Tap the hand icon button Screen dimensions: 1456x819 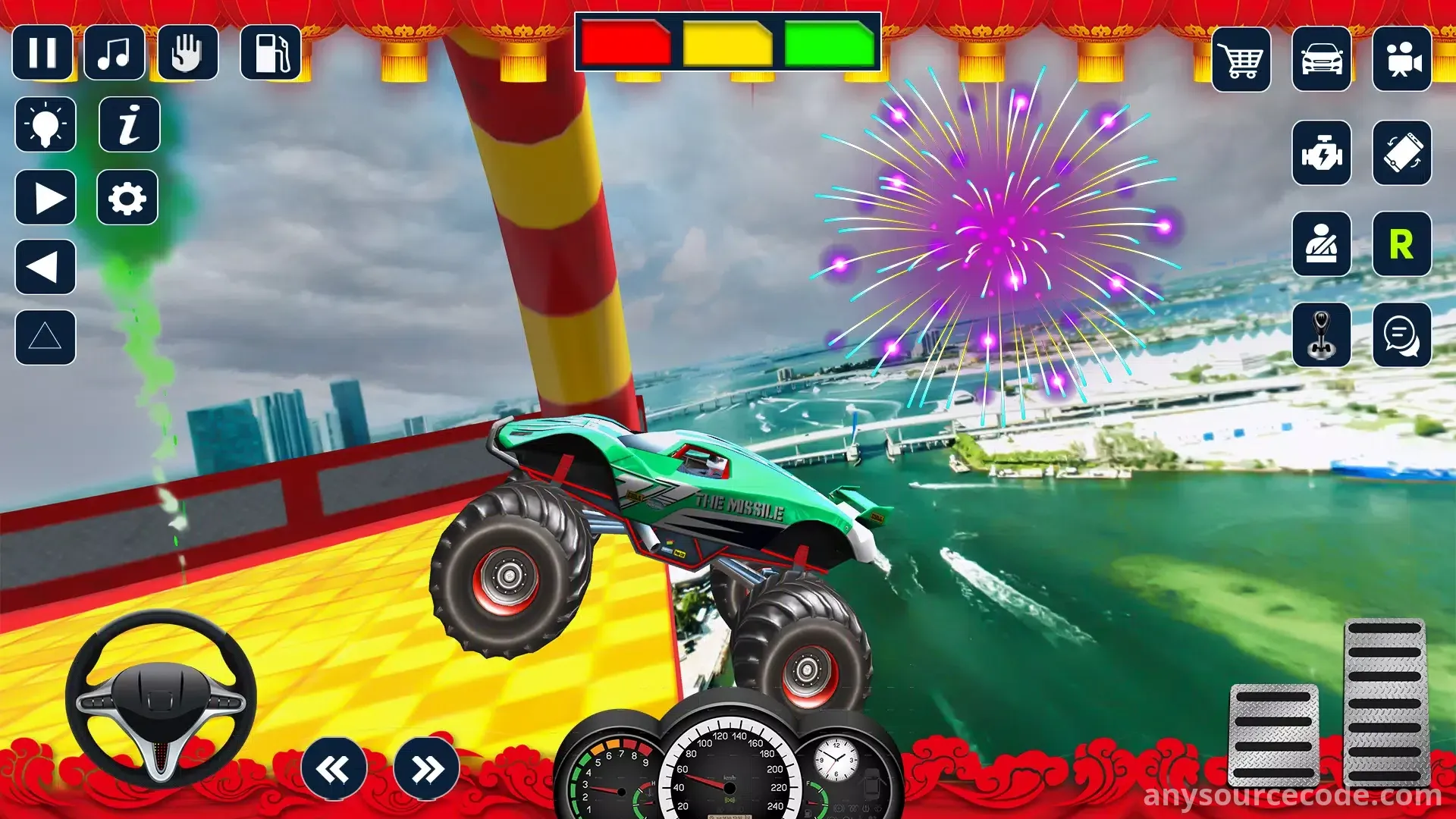(187, 53)
